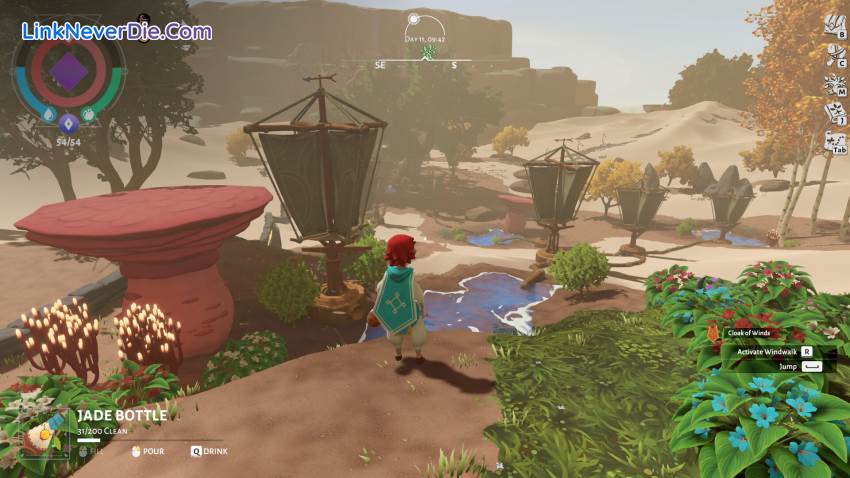Open the hammer-and-blueprint build menu icon
Viewport: 850px width, 478px height.
point(832,24)
